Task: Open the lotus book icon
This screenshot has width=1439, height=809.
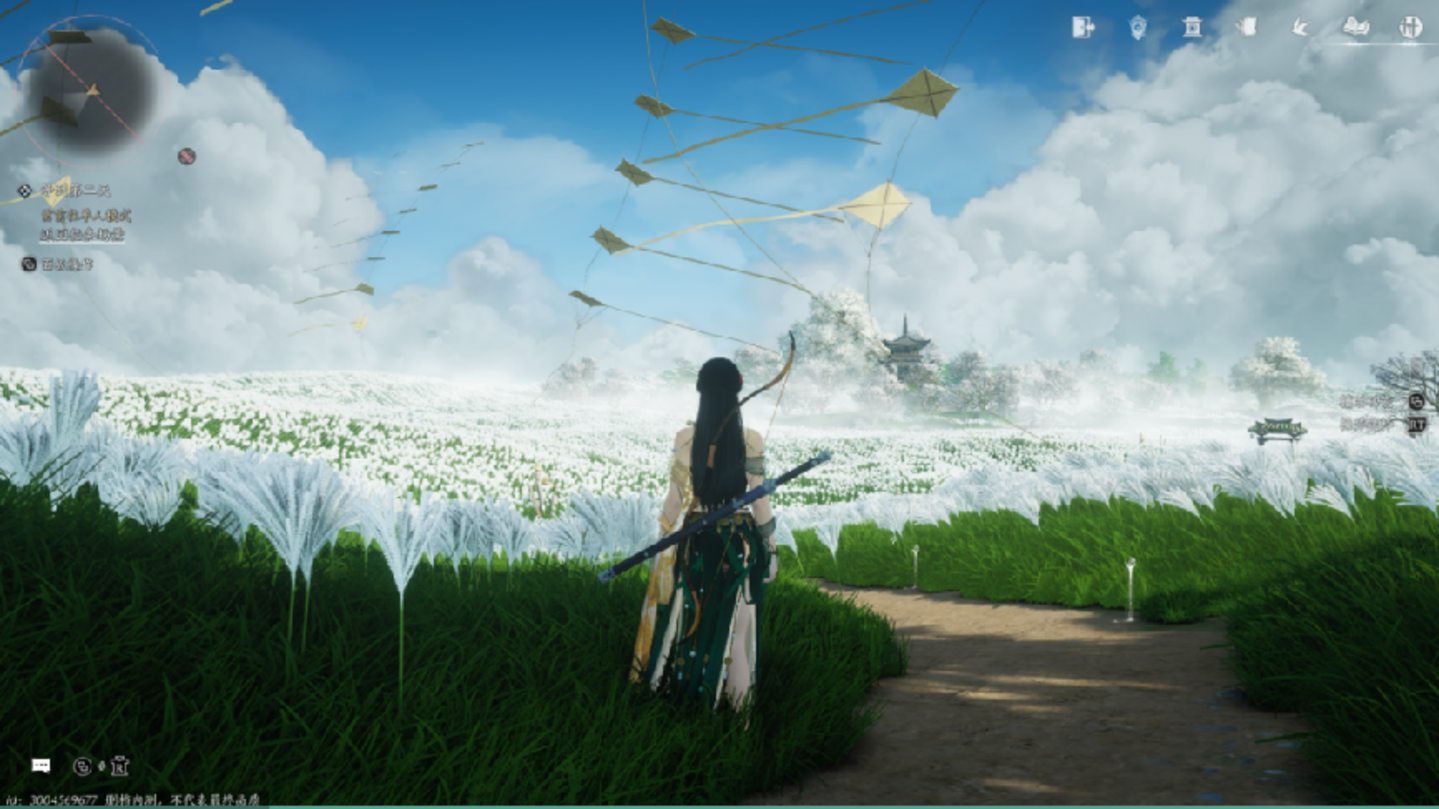Action: pyautogui.click(x=1356, y=27)
